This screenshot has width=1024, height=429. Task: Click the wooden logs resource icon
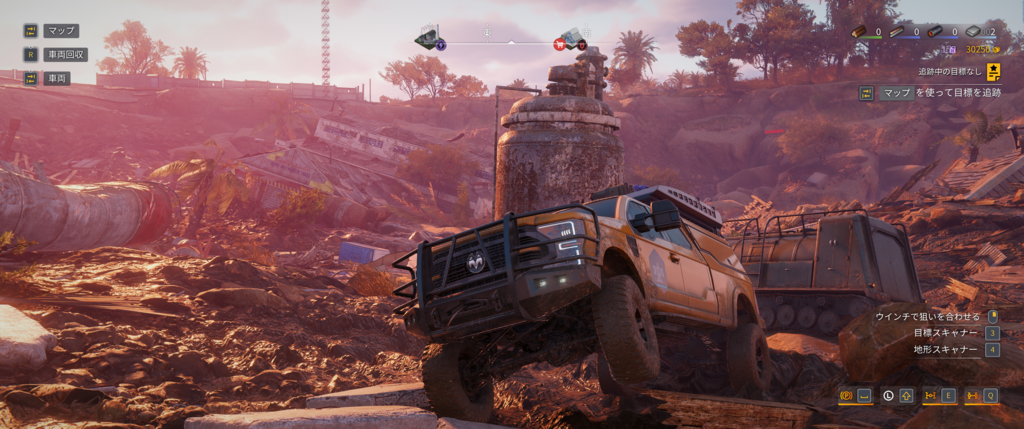(x=859, y=32)
